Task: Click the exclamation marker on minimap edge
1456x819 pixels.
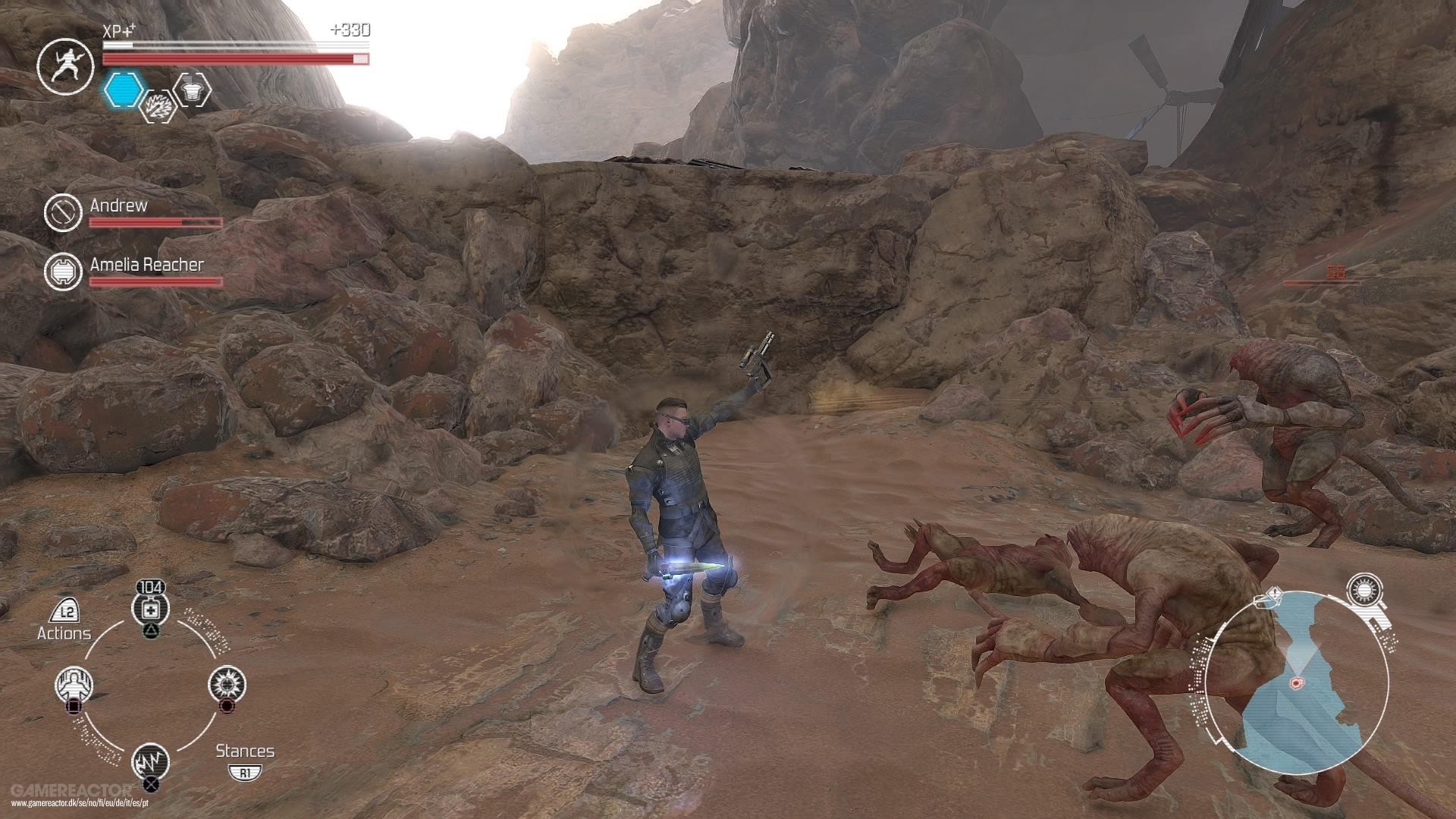Action: [1274, 595]
